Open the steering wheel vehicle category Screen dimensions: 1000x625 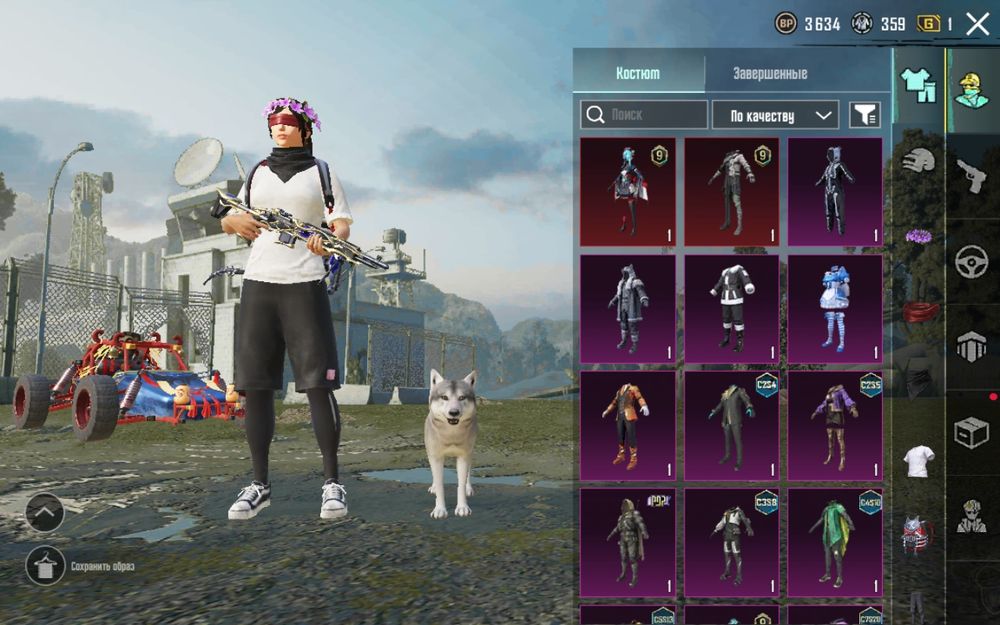click(x=971, y=262)
